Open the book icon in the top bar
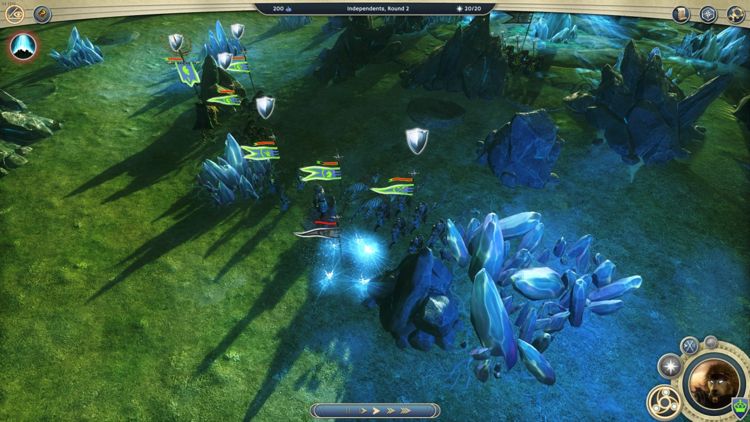 pyautogui.click(x=682, y=14)
